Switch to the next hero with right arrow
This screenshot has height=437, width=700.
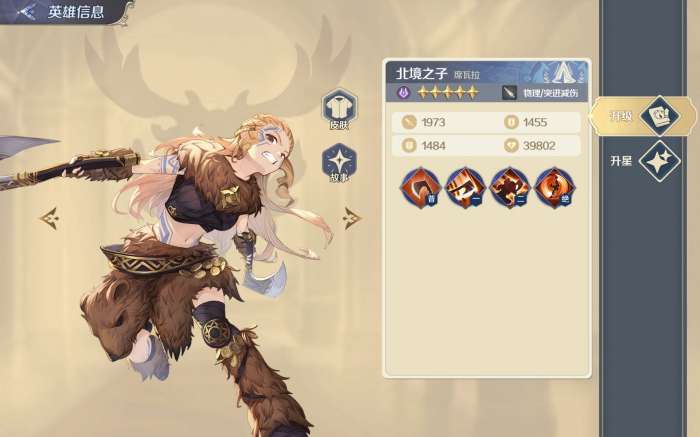click(352, 216)
